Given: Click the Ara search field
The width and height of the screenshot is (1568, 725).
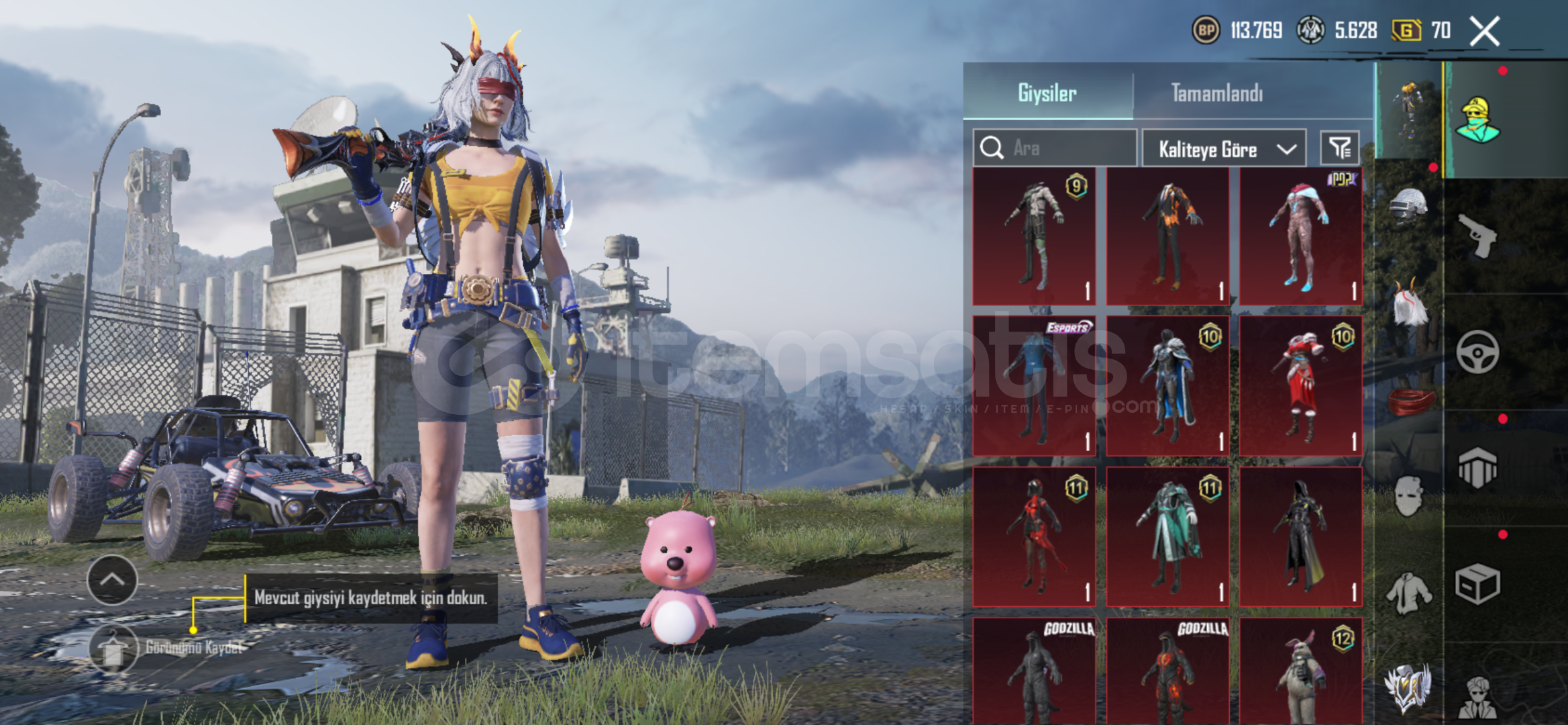Looking at the screenshot, I should (1067, 148).
